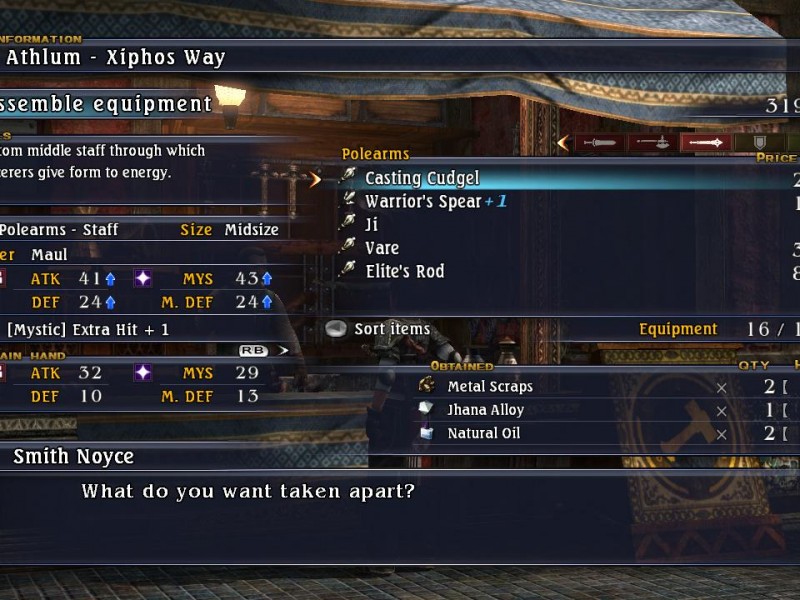Select the Metal Scraps row
Viewport: 800px width, 600px height.
point(490,386)
